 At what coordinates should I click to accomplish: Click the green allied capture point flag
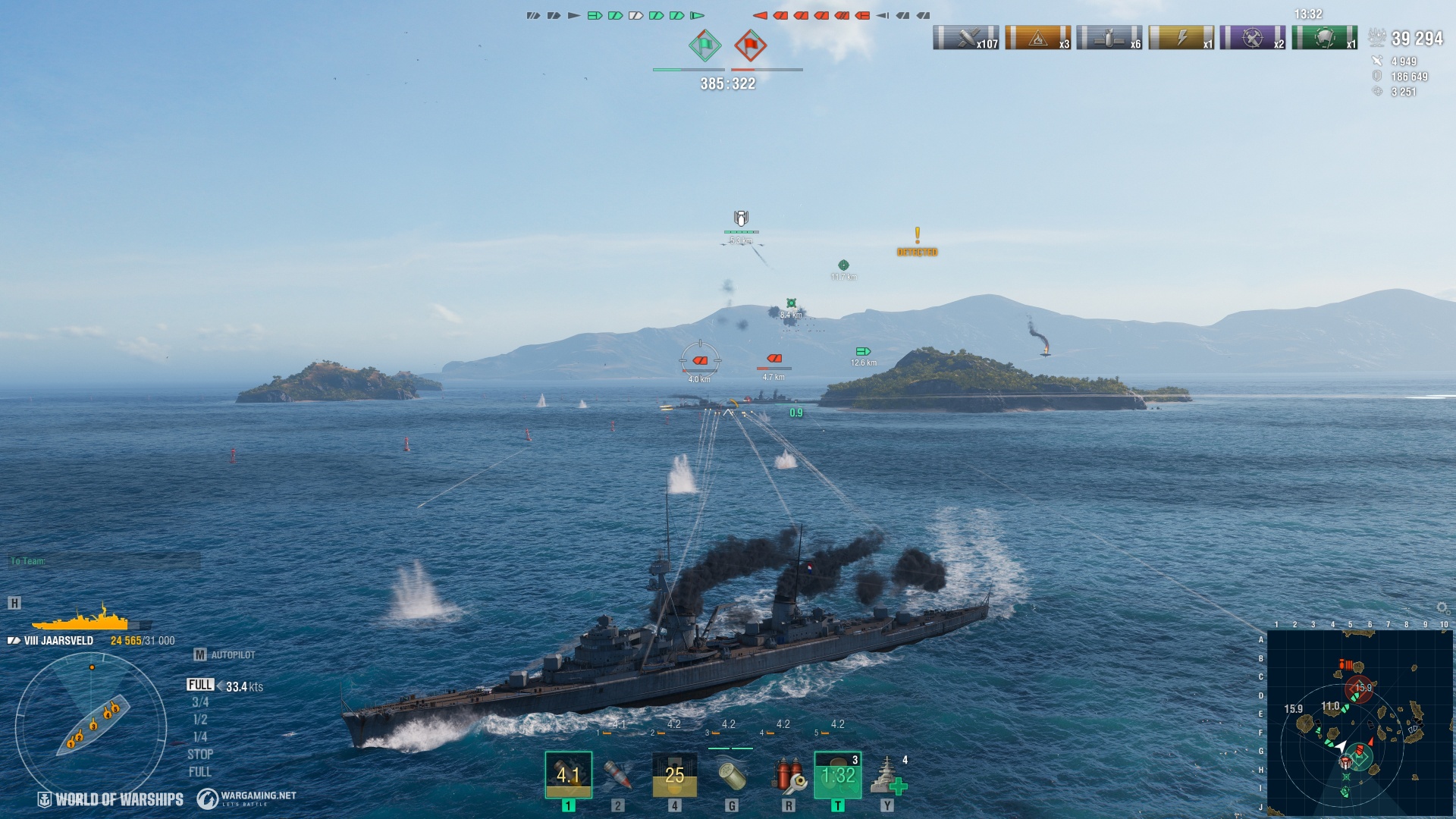click(704, 45)
